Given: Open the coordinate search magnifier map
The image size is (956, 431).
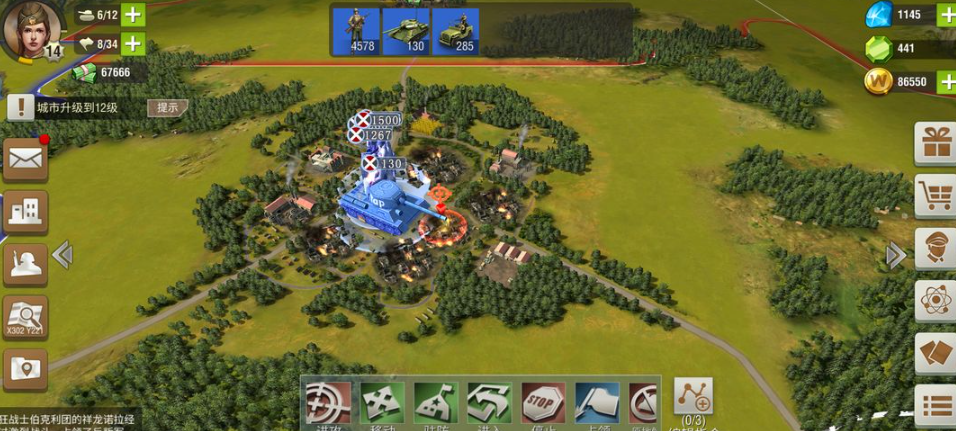Looking at the screenshot, I should (x=25, y=317).
